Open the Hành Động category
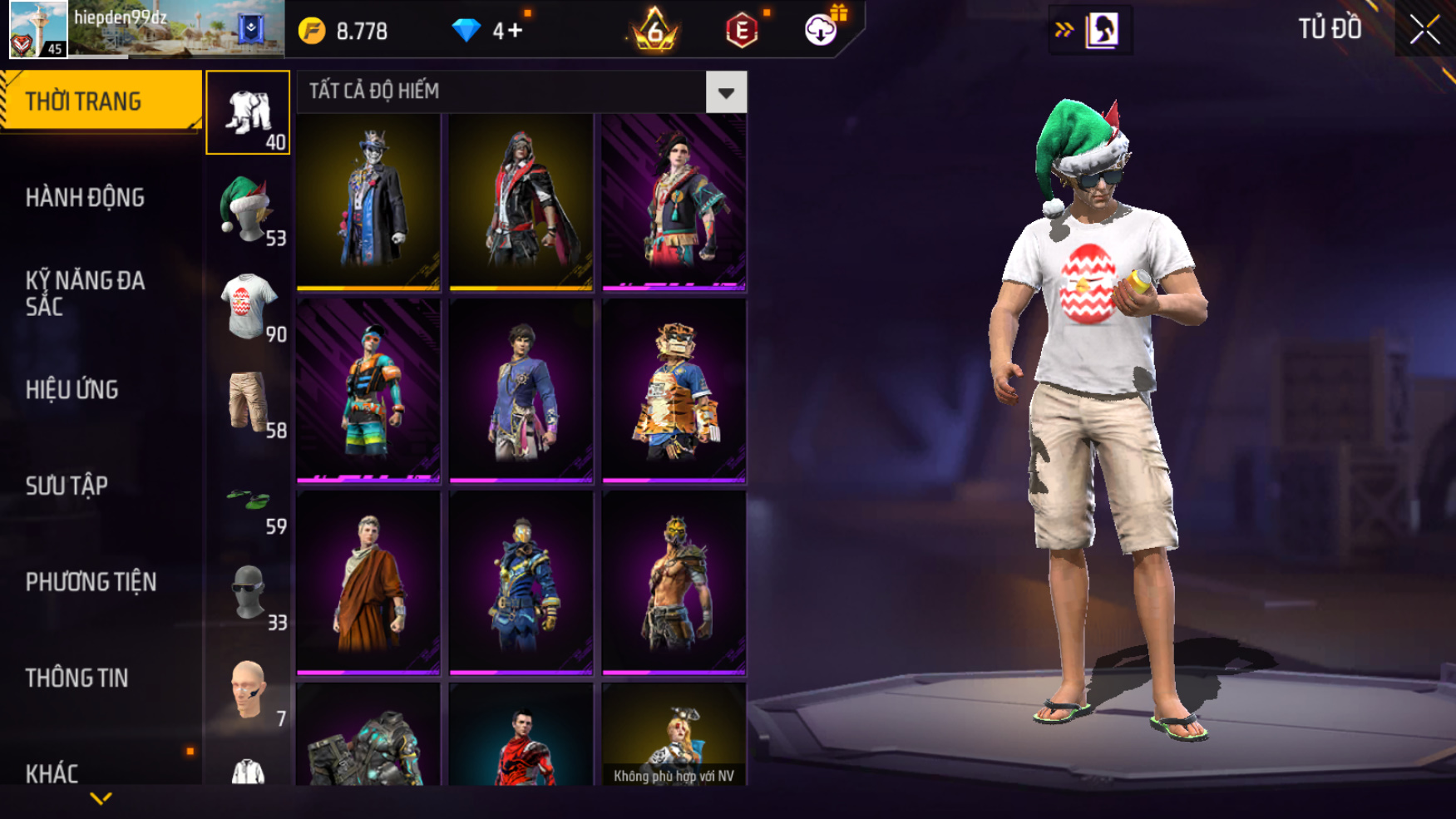The height and width of the screenshot is (819, 1456). pyautogui.click(x=85, y=198)
